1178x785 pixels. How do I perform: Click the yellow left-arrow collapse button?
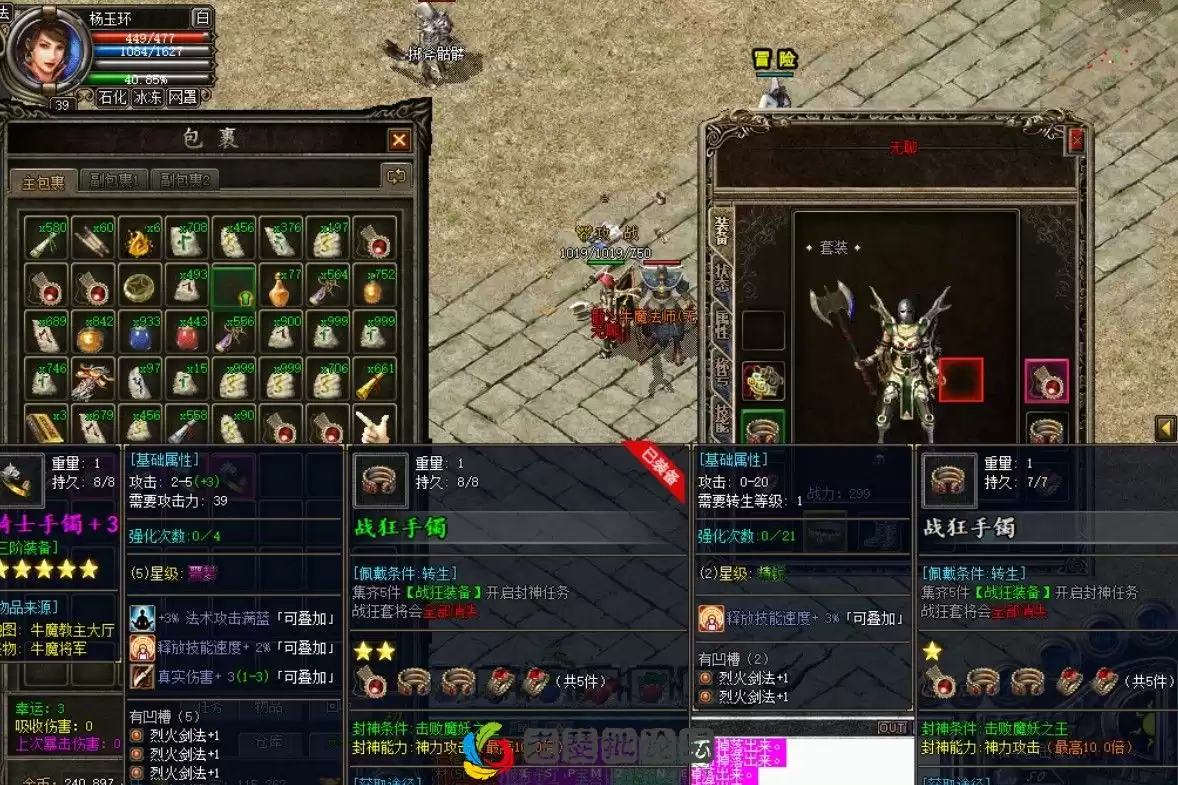pos(1165,429)
